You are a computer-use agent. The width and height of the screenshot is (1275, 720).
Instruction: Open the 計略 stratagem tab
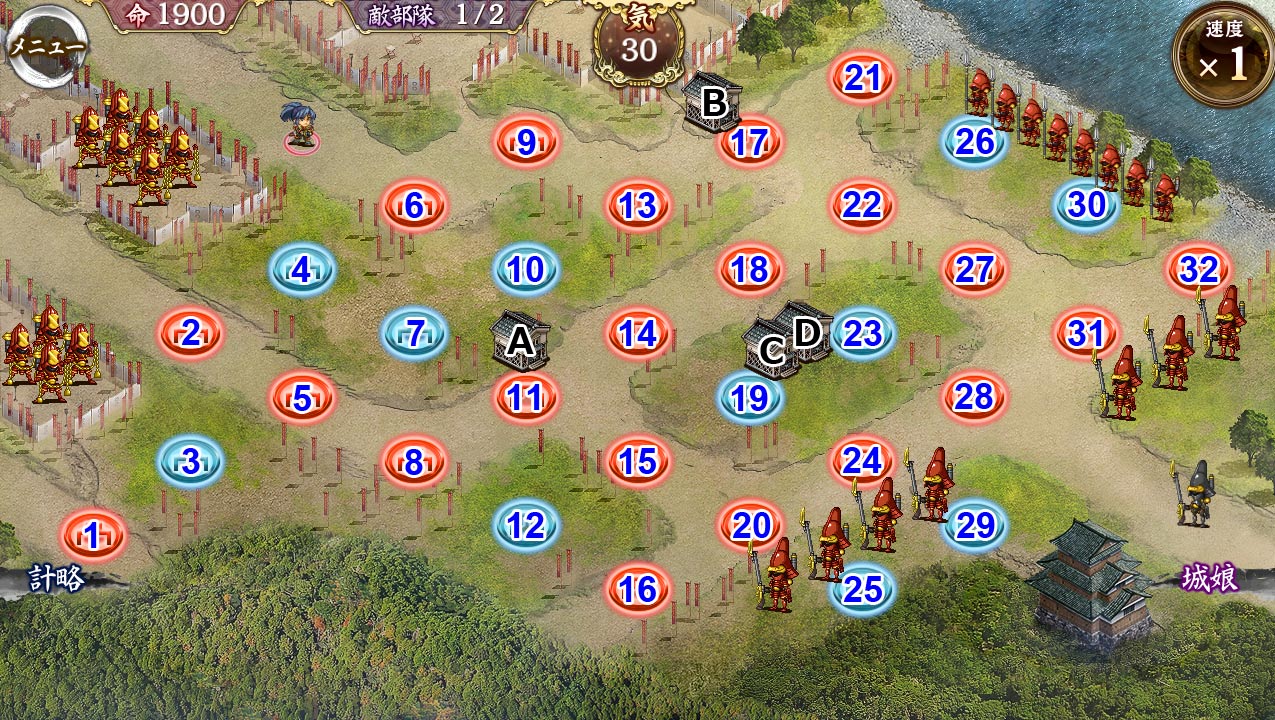coord(56,578)
